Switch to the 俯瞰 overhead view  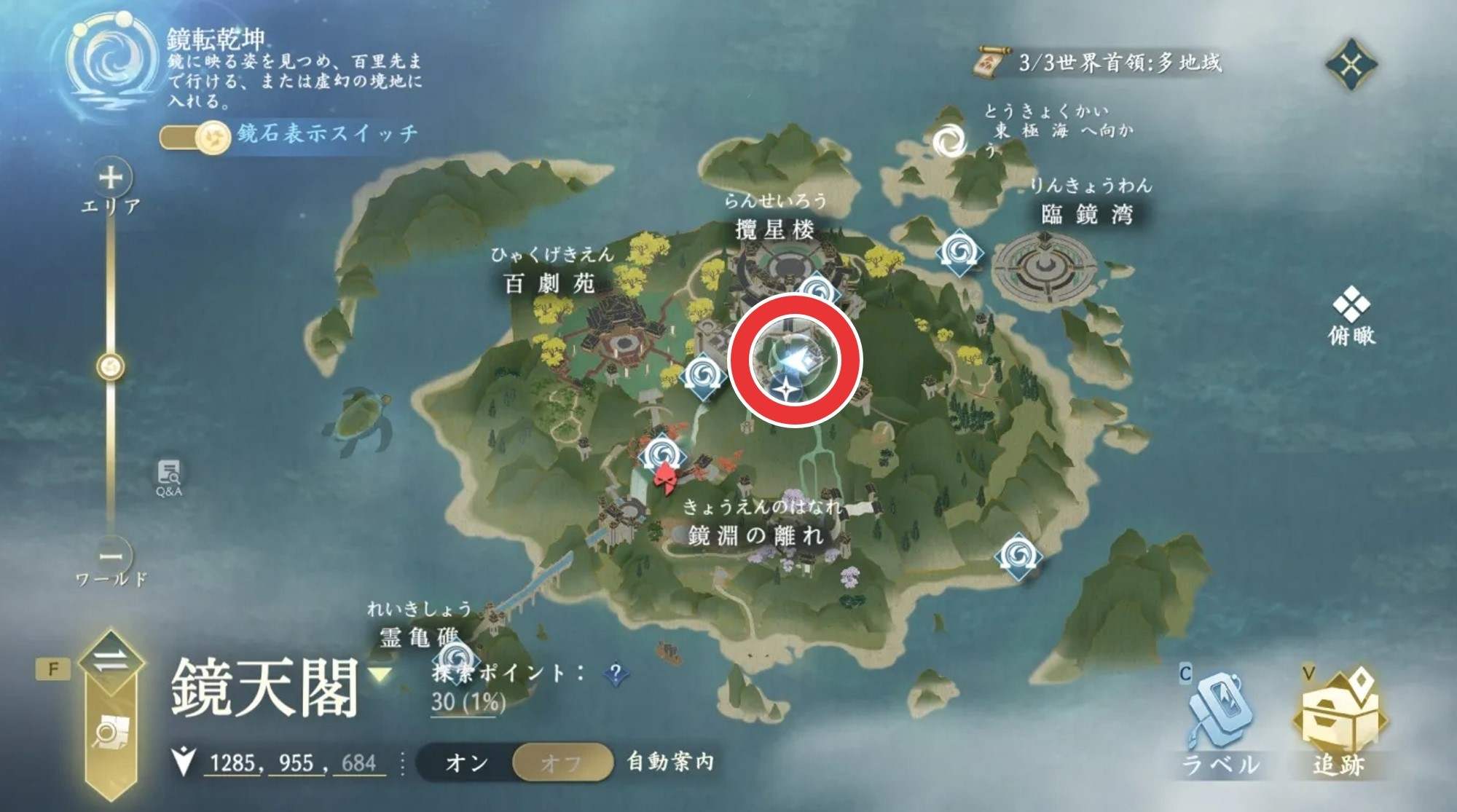[x=1351, y=319]
